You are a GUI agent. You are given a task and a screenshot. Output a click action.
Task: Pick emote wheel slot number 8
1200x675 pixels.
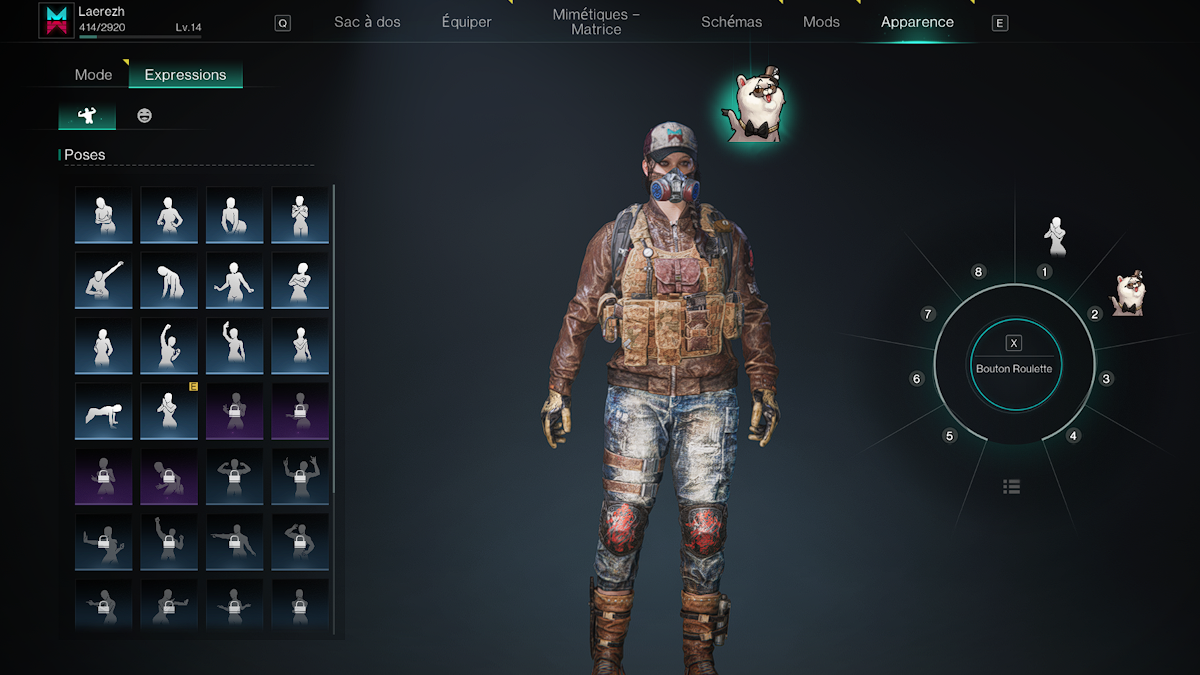pyautogui.click(x=979, y=272)
